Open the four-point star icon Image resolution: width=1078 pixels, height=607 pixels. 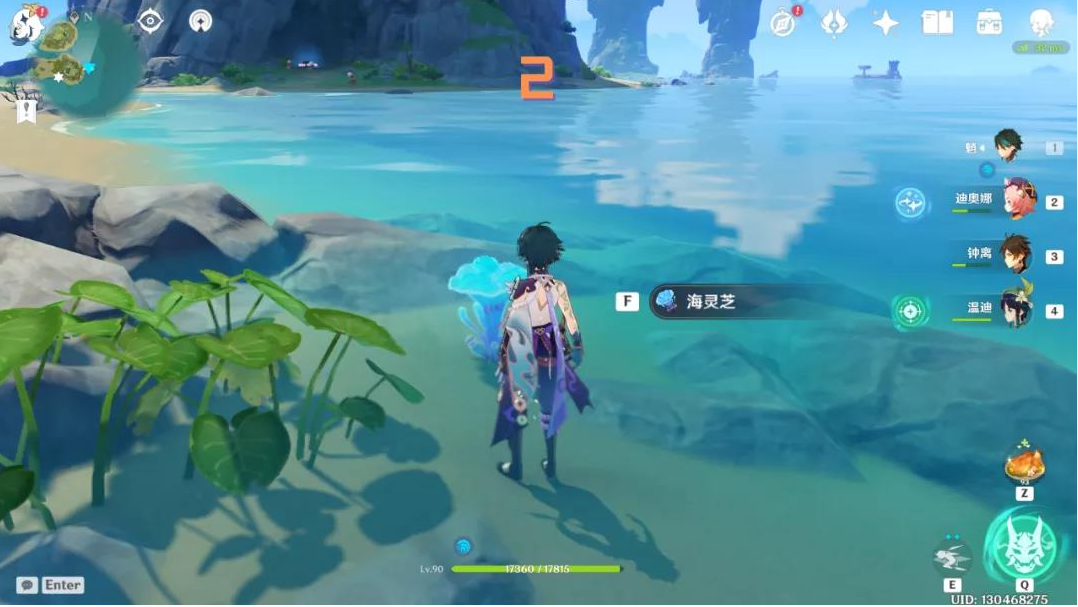click(885, 23)
